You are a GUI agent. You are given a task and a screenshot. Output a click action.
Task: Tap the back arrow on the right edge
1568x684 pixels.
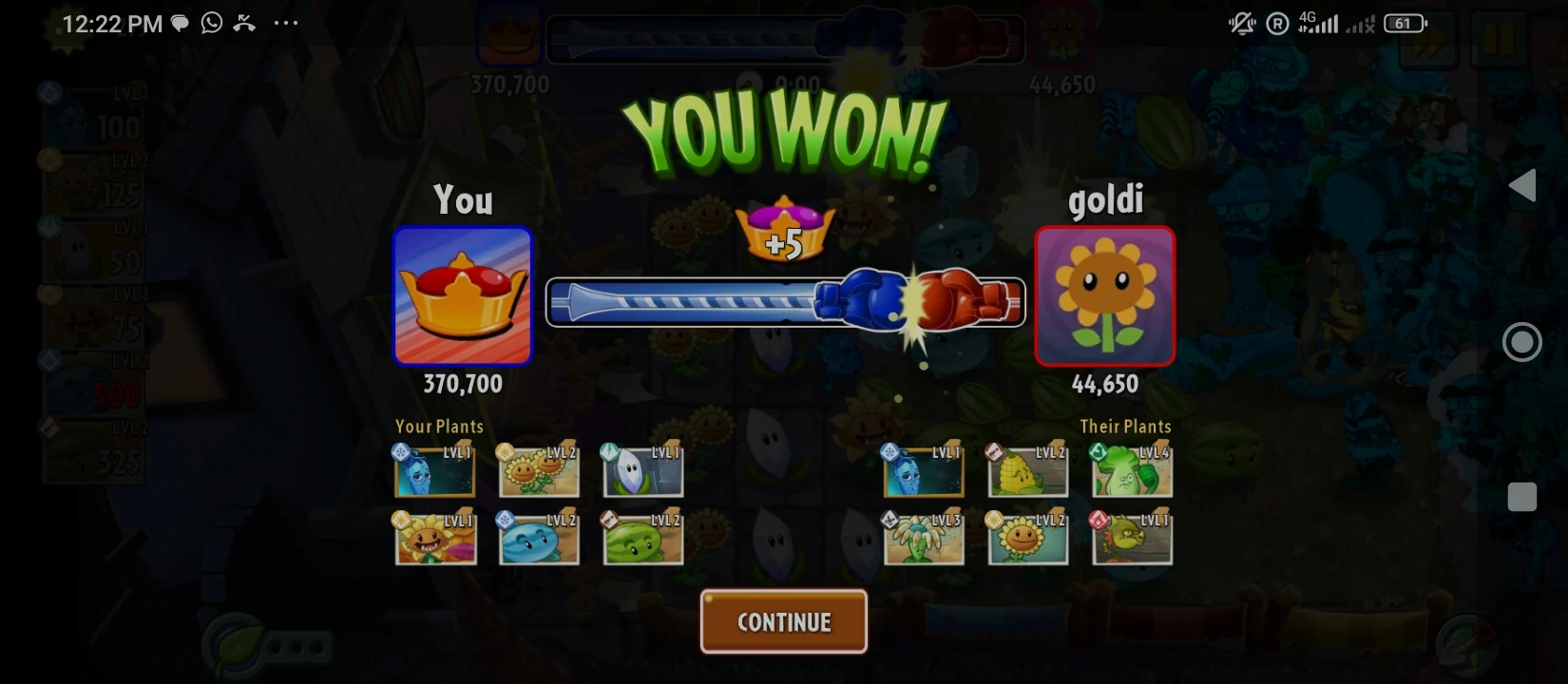(x=1524, y=186)
